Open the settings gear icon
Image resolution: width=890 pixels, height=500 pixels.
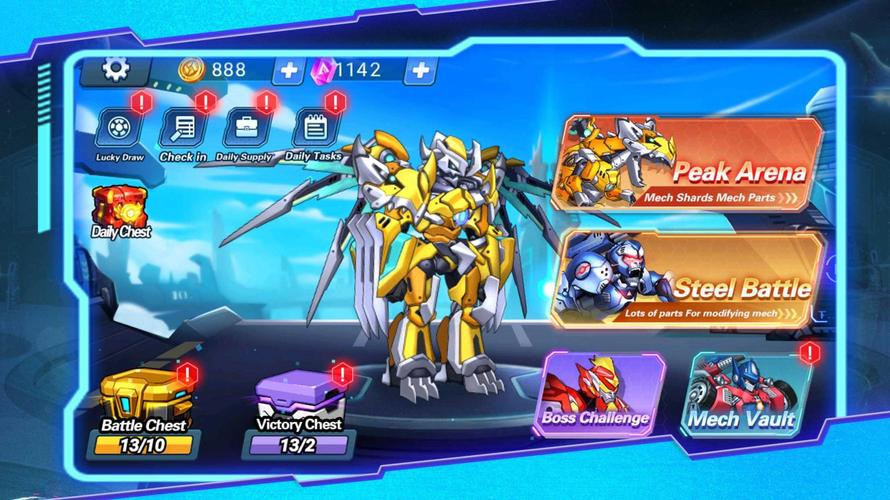coord(116,69)
